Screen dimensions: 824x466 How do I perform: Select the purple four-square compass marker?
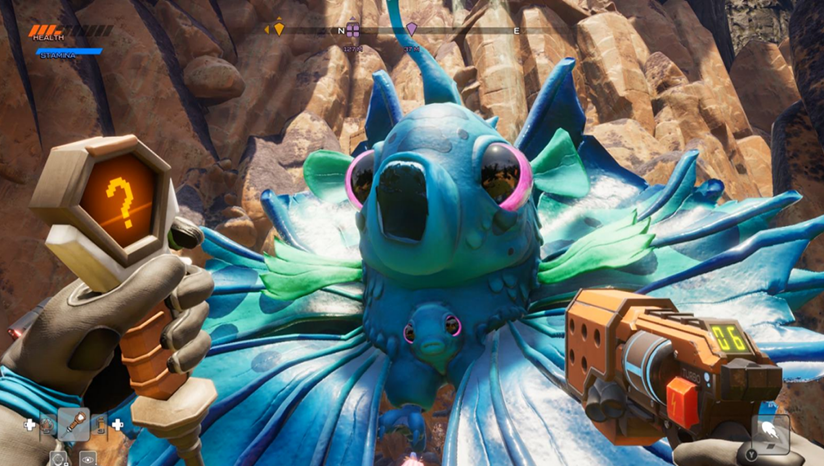(352, 30)
